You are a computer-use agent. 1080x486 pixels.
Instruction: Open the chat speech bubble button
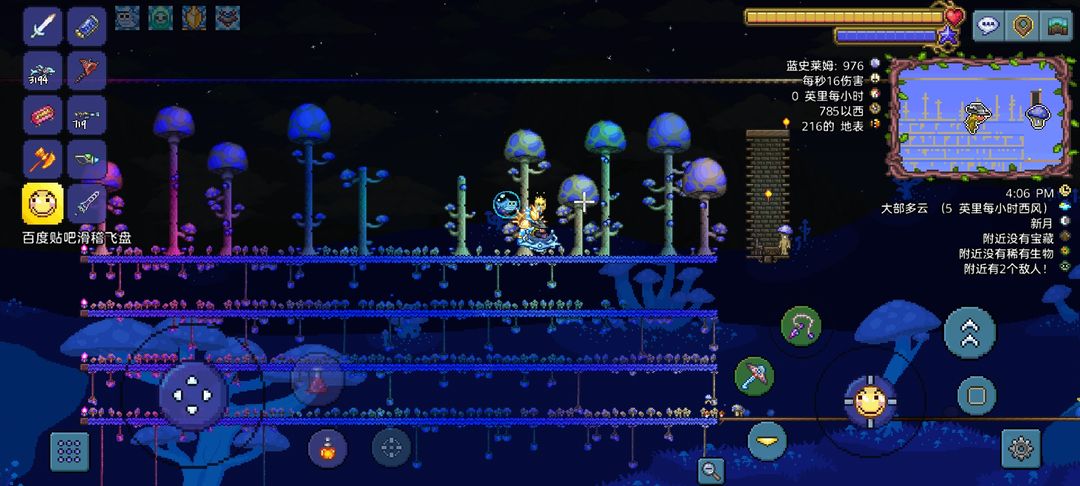[x=990, y=26]
